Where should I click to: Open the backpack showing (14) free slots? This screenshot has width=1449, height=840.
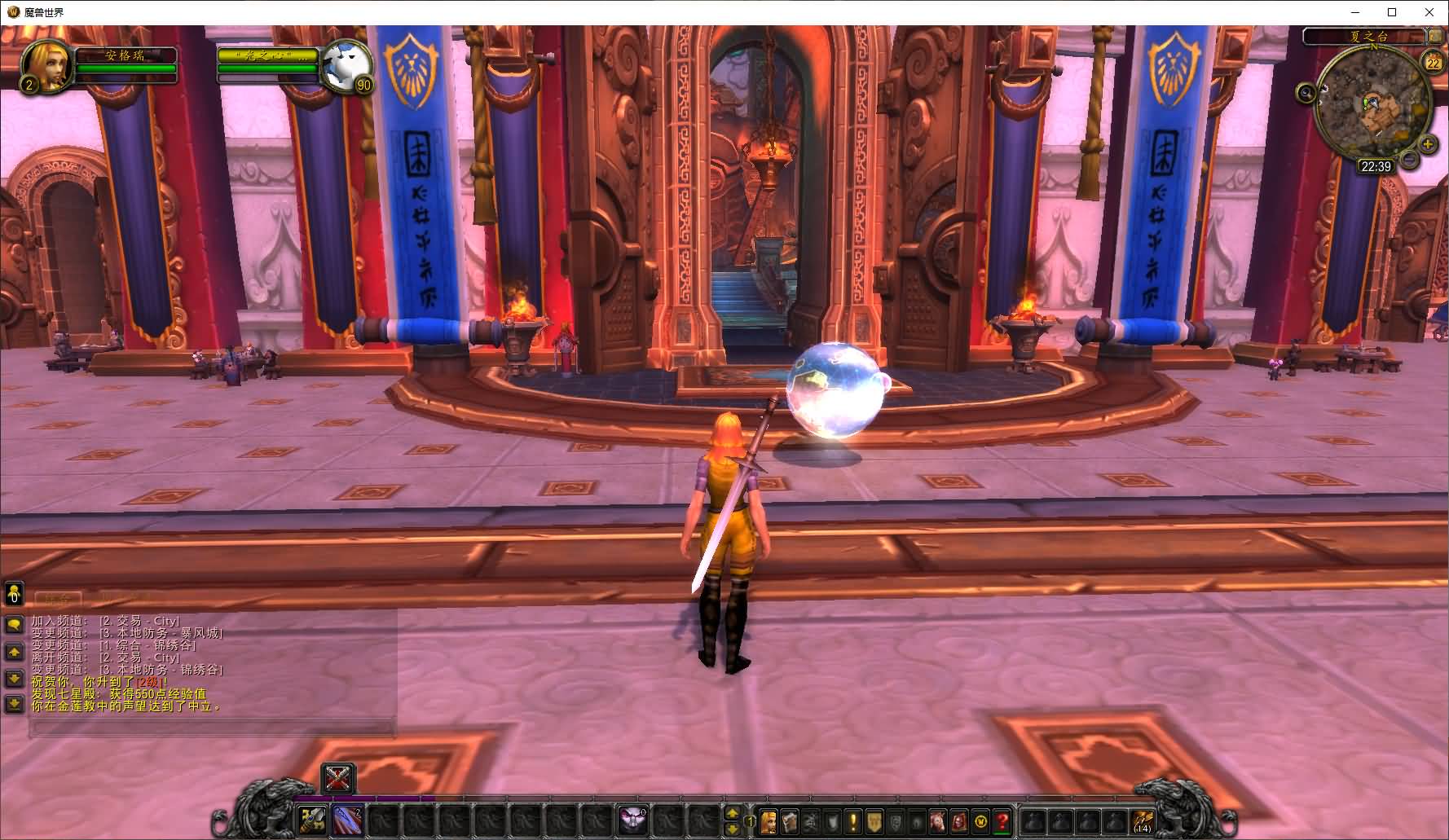(1142, 820)
